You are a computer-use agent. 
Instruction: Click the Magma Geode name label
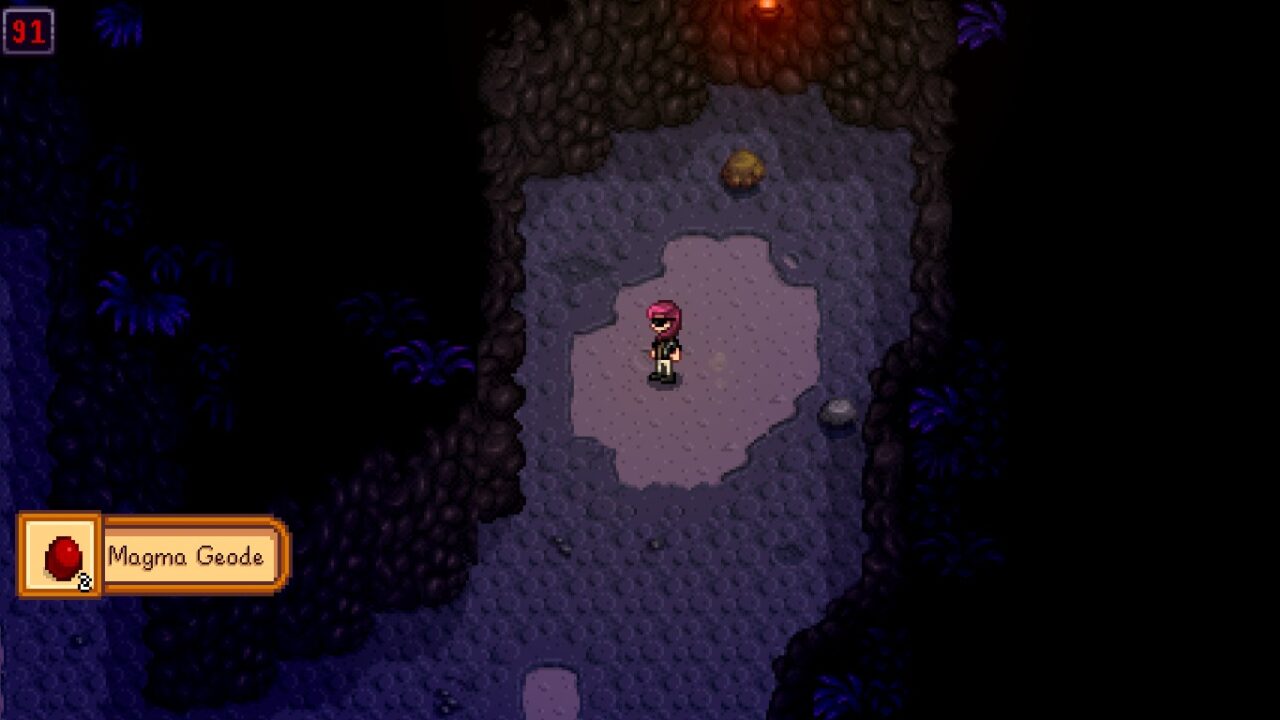coord(186,557)
